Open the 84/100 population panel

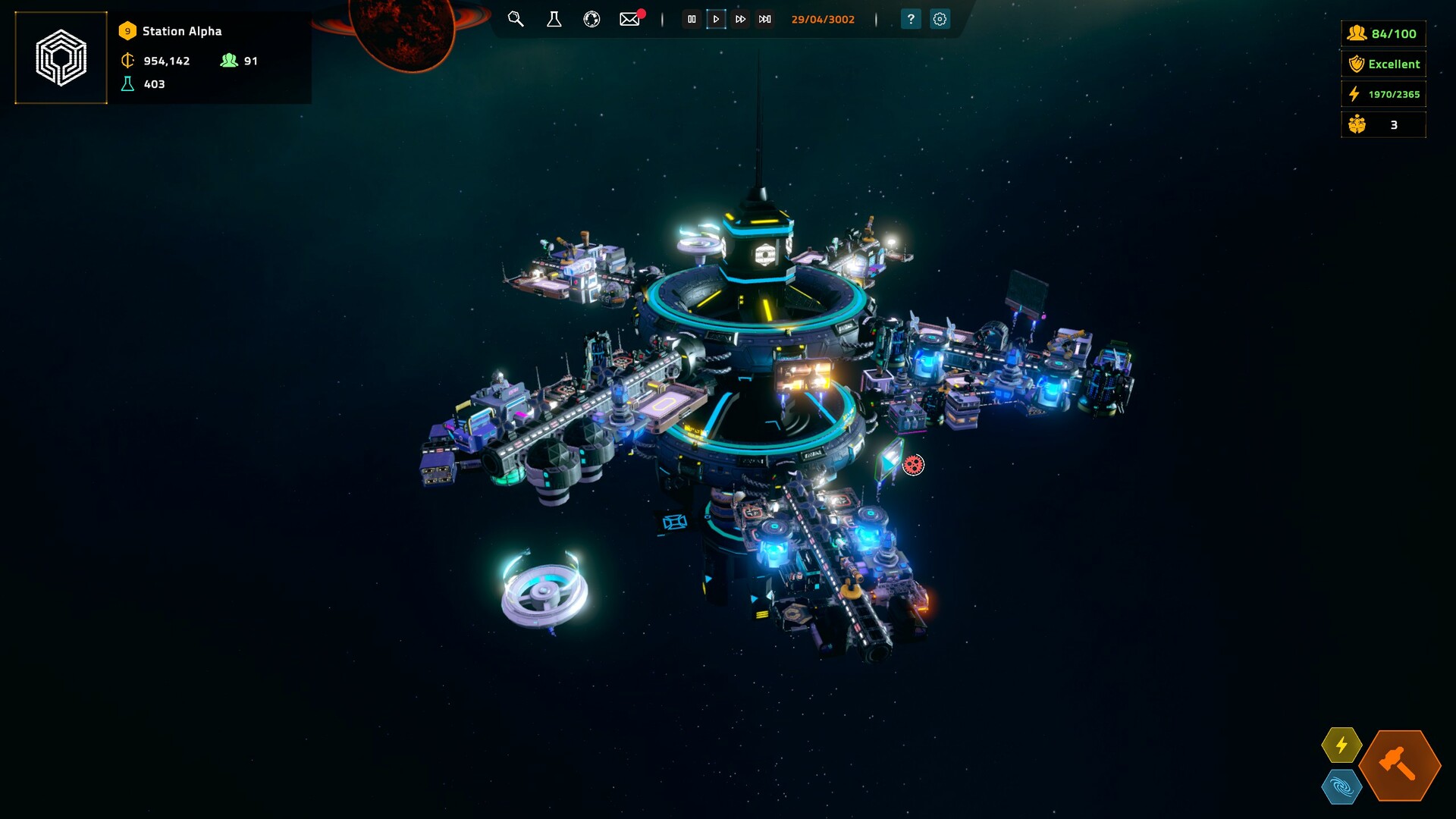pos(1383,33)
